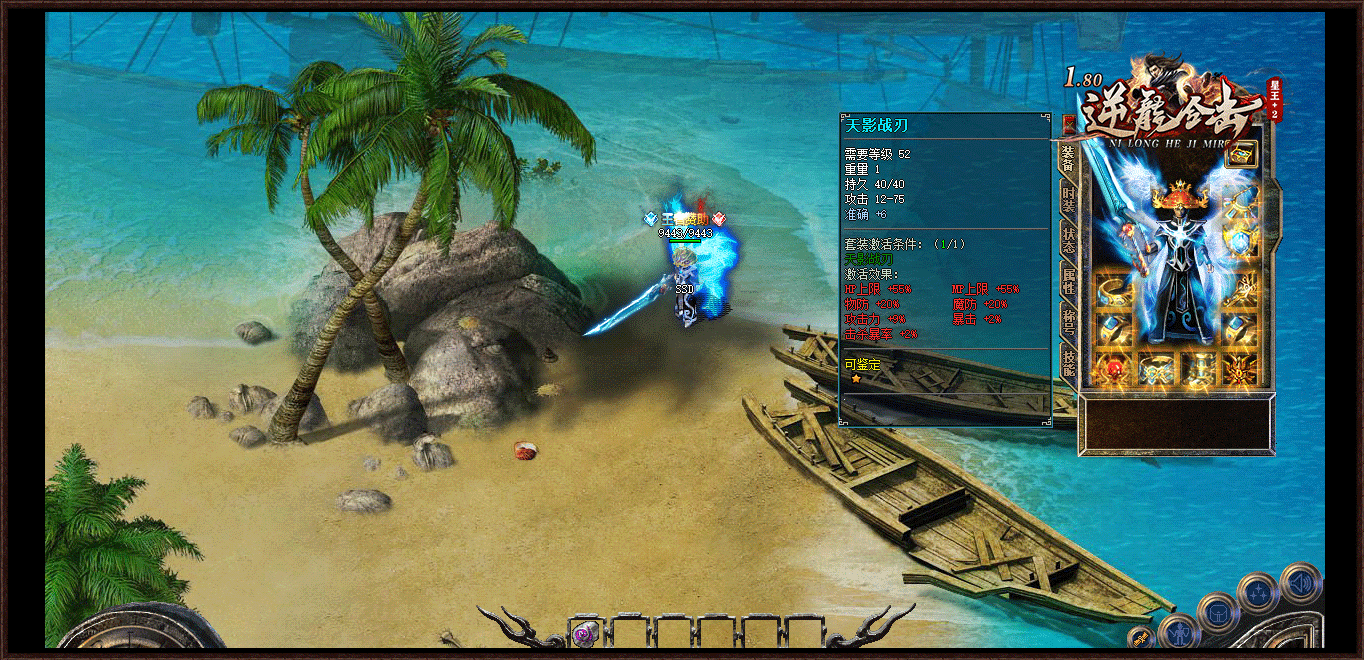Select the belt equipment slot

coord(1156,368)
